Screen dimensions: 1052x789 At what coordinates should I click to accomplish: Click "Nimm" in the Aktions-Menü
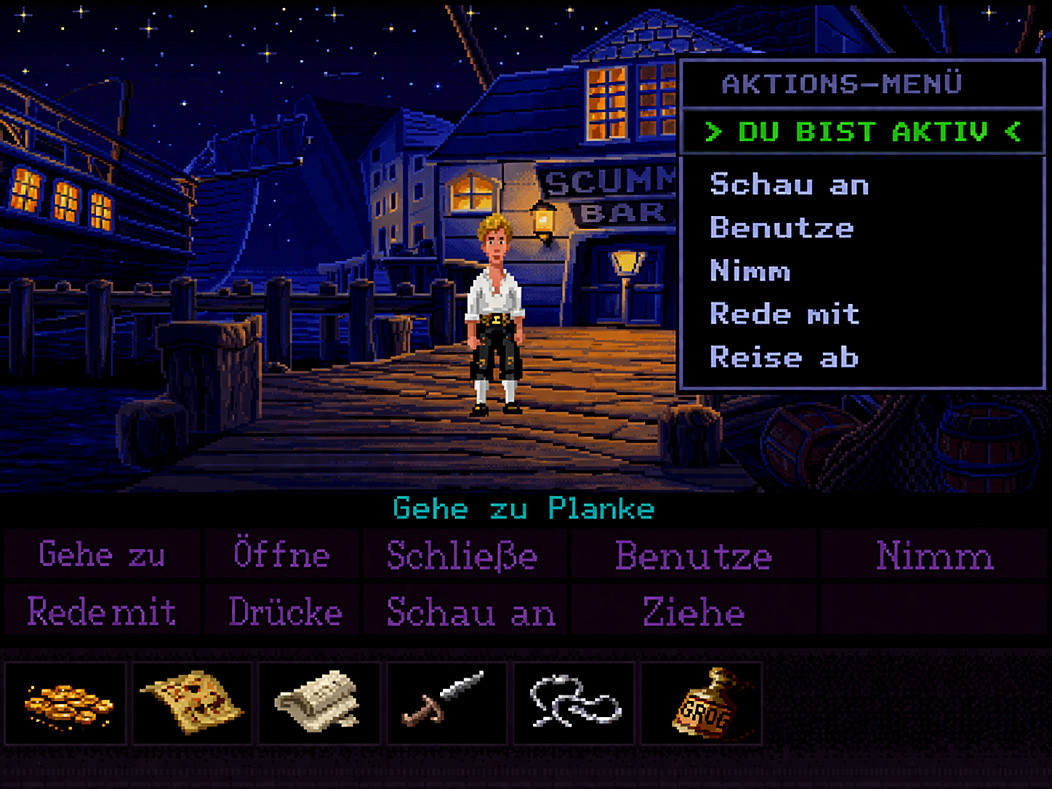point(750,271)
